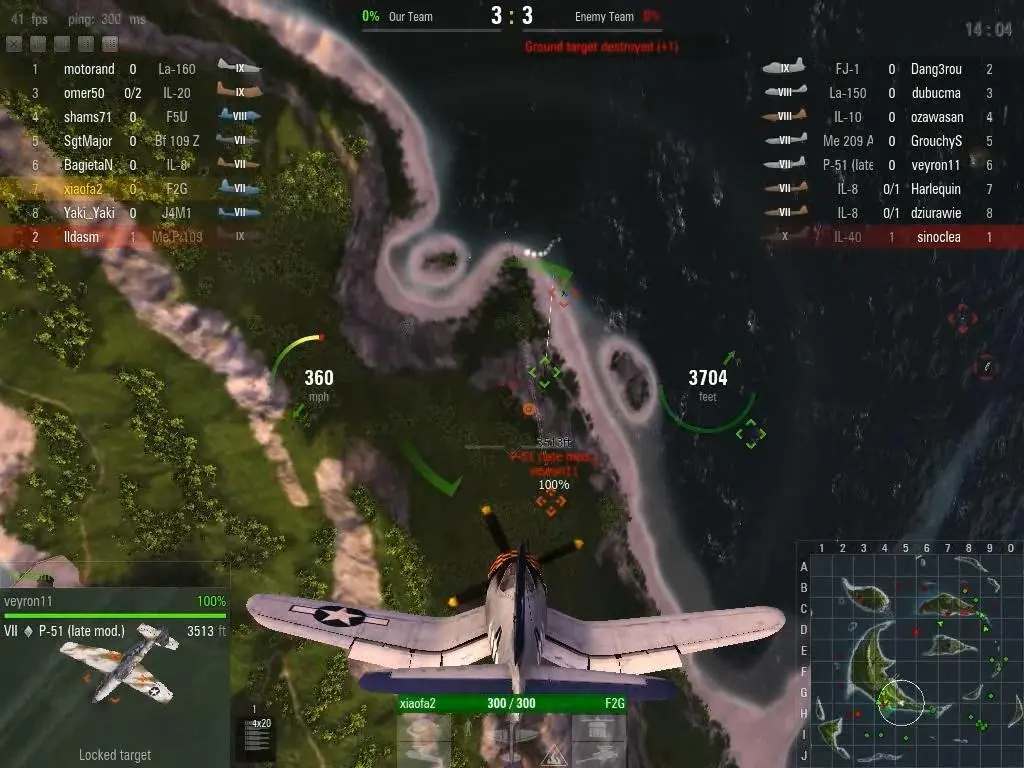The width and height of the screenshot is (1024, 768).
Task: Click shams71 in the team roster
Action: pyautogui.click(x=88, y=117)
